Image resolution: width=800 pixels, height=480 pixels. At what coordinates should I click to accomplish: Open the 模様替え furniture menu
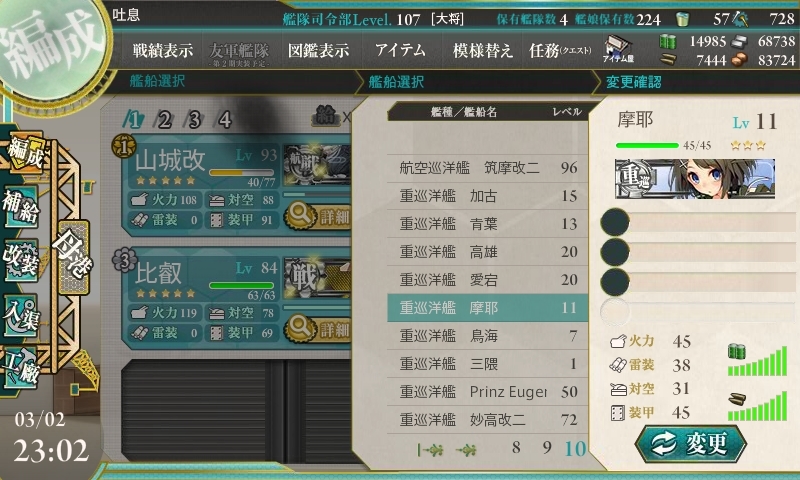tap(483, 50)
